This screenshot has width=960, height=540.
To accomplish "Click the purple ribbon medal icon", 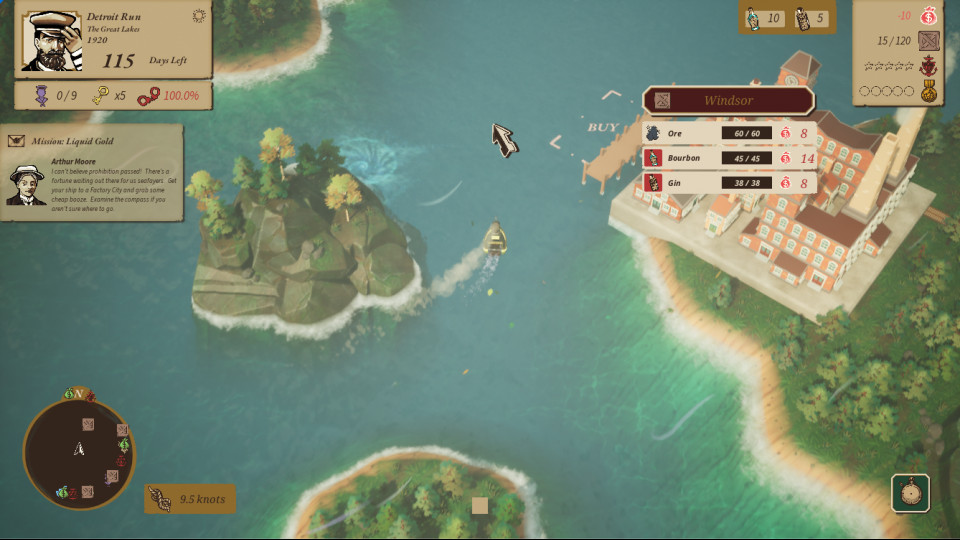I will pos(40,96).
